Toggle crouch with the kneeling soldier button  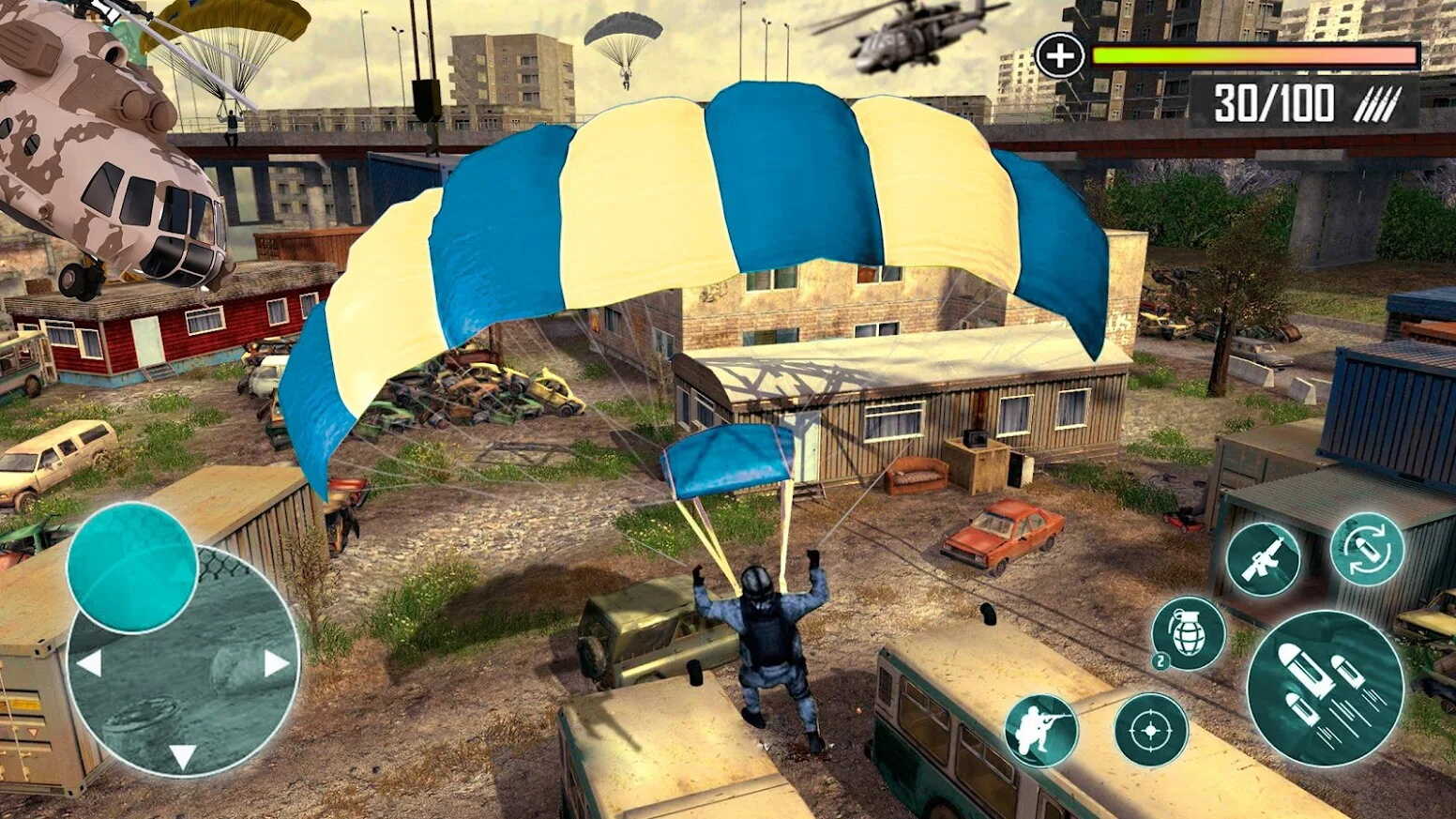pos(1041,731)
